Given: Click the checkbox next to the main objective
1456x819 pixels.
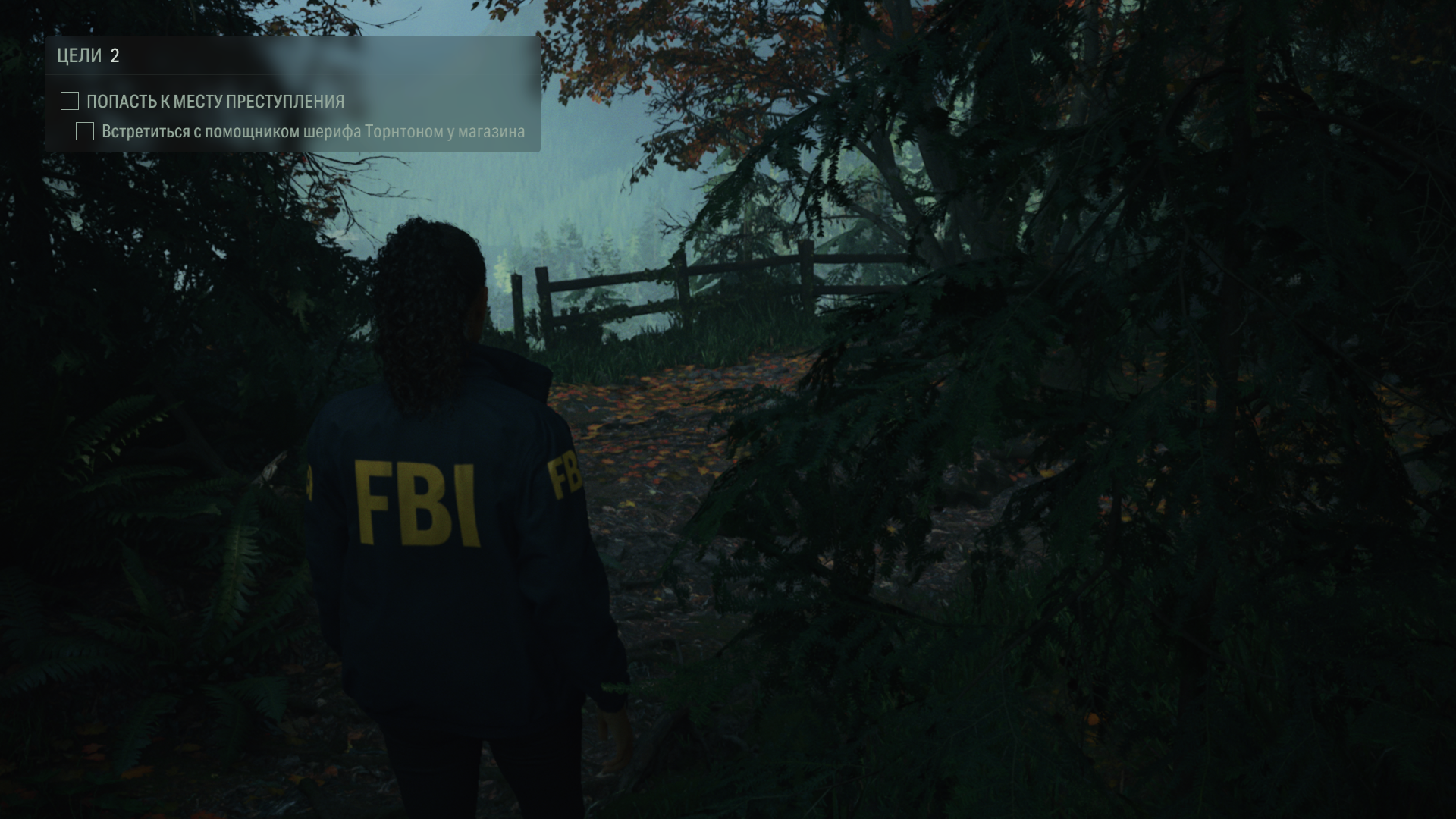Looking at the screenshot, I should pyautogui.click(x=69, y=99).
